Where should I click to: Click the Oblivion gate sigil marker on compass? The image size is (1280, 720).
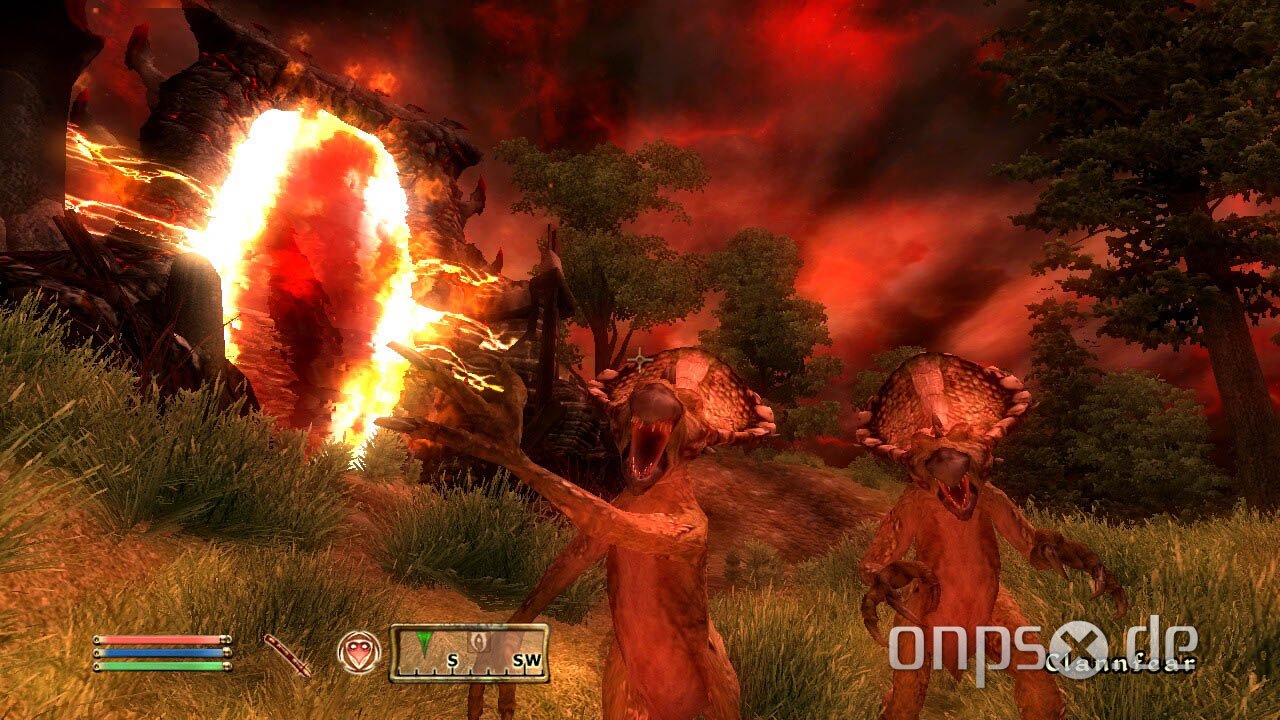pyautogui.click(x=478, y=640)
